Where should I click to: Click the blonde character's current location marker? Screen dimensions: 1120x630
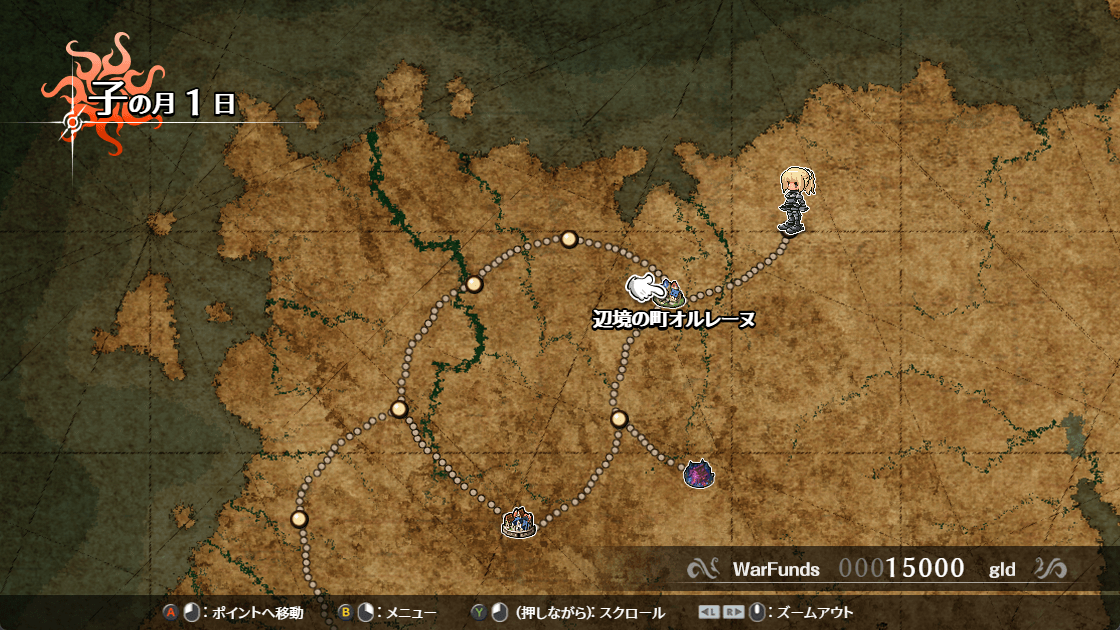793,203
